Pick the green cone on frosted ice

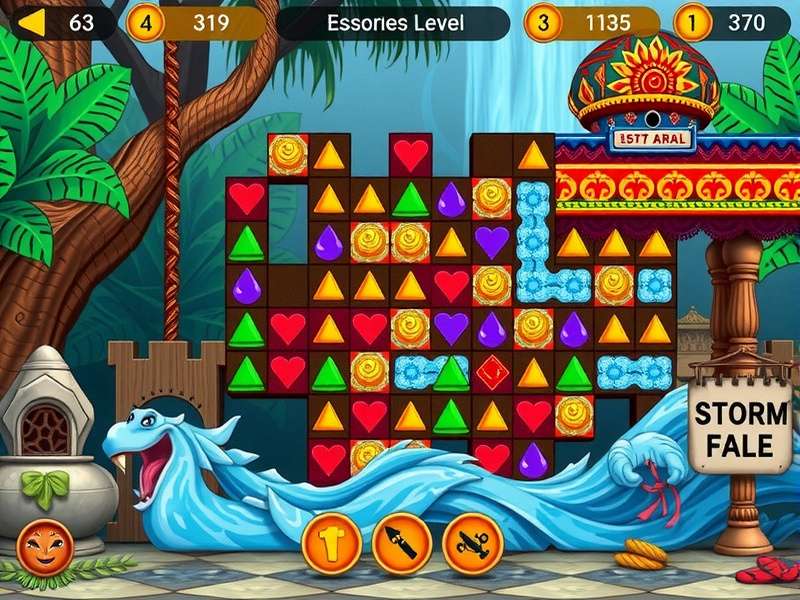451,373
